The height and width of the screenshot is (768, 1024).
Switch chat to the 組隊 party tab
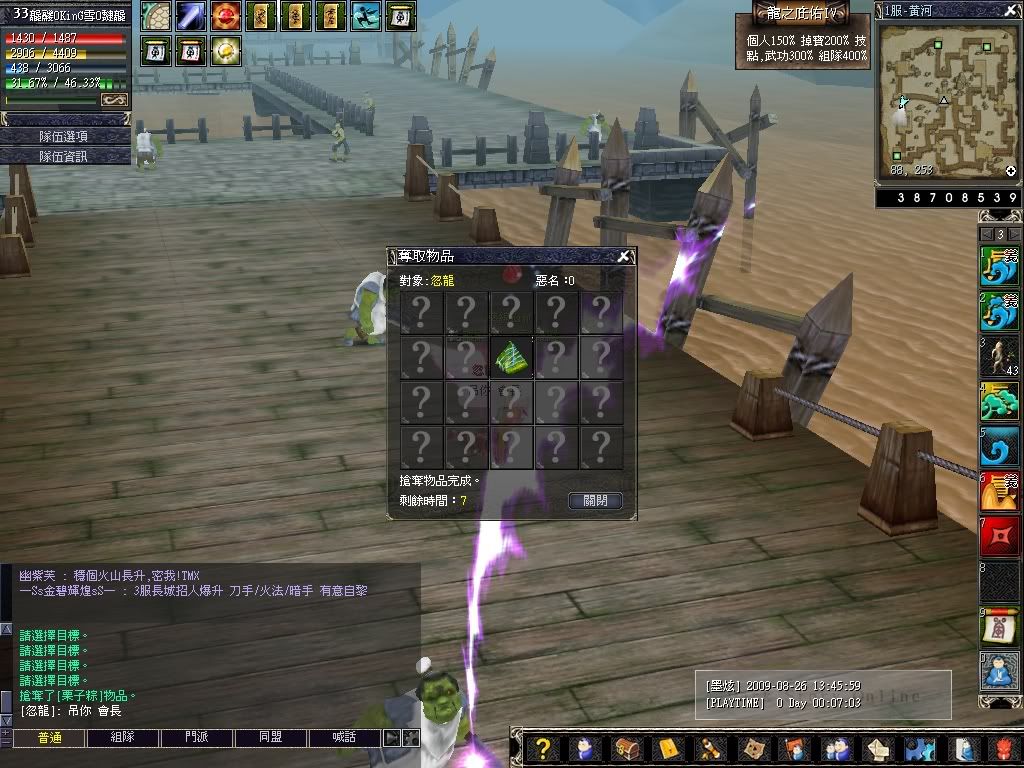123,738
